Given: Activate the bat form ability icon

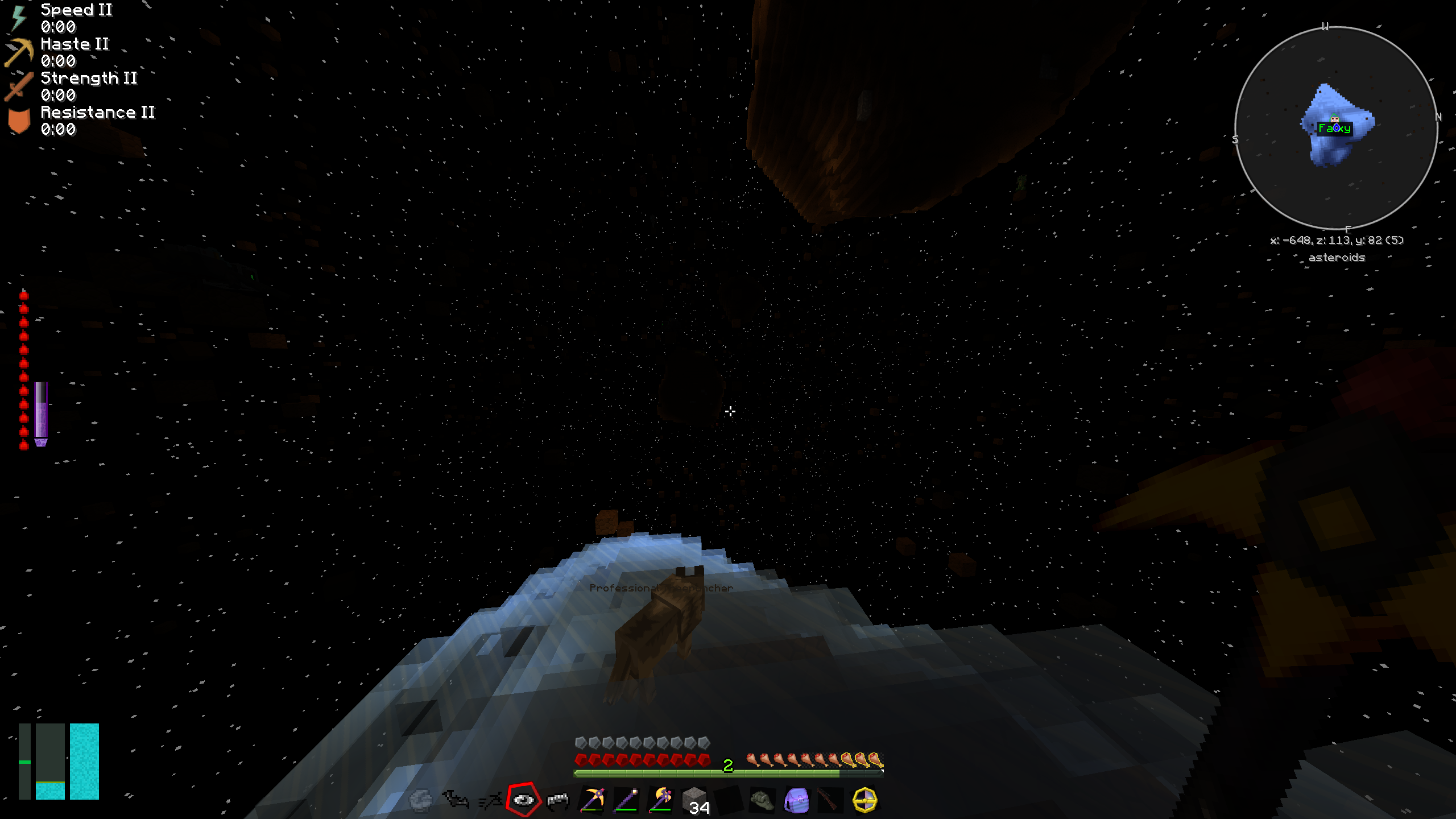Looking at the screenshot, I should [x=455, y=800].
